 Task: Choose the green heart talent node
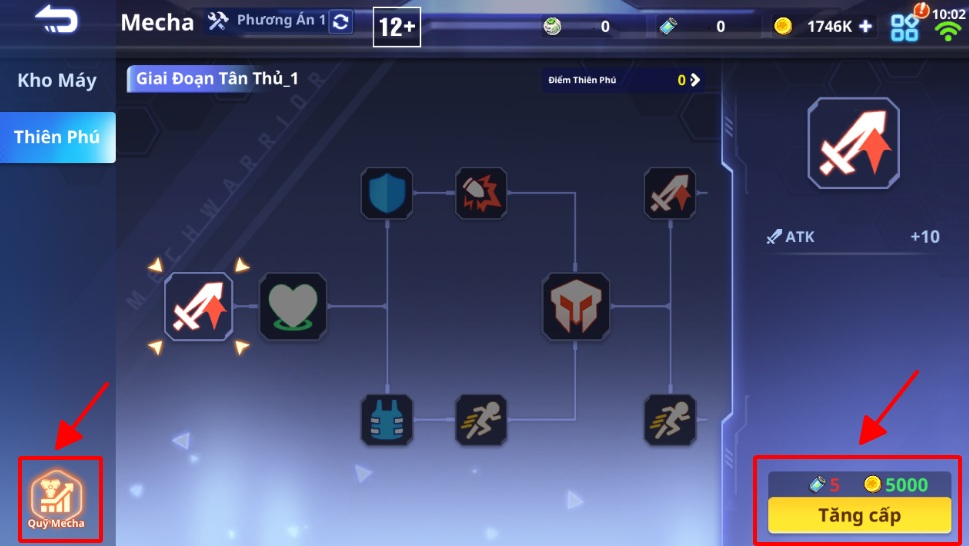tap(293, 306)
